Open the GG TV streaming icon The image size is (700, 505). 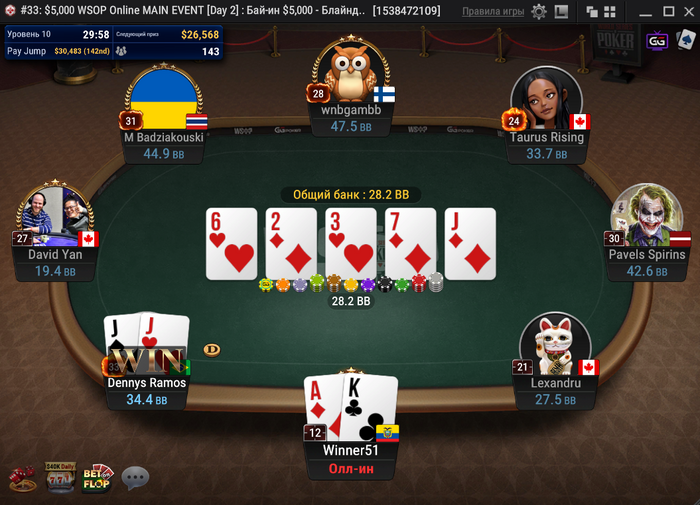point(657,41)
